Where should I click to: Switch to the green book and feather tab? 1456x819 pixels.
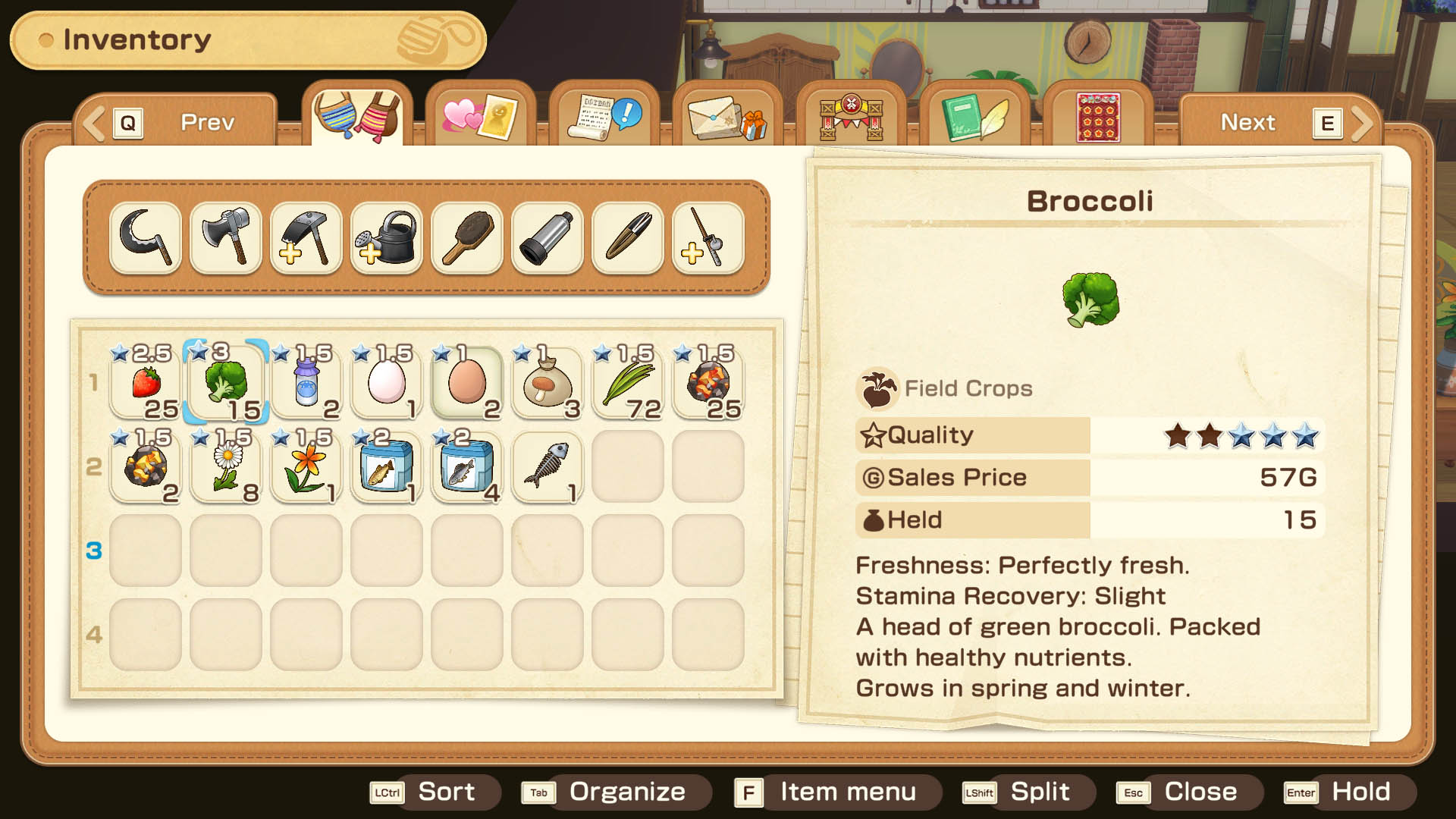(x=974, y=118)
